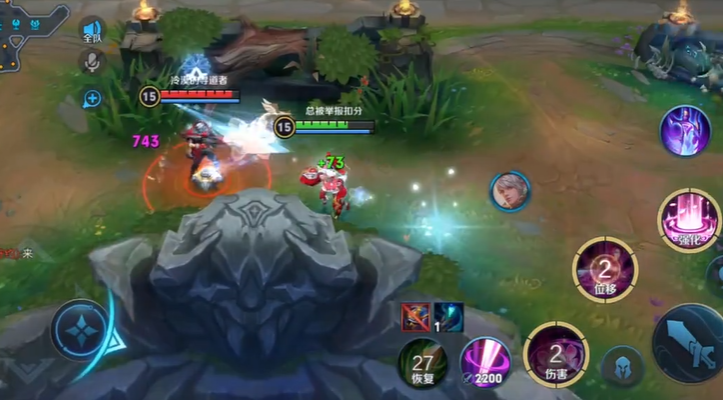Image resolution: width=723 pixels, height=400 pixels.
Task: Hit the sword basic attack button
Action: click(x=689, y=344)
